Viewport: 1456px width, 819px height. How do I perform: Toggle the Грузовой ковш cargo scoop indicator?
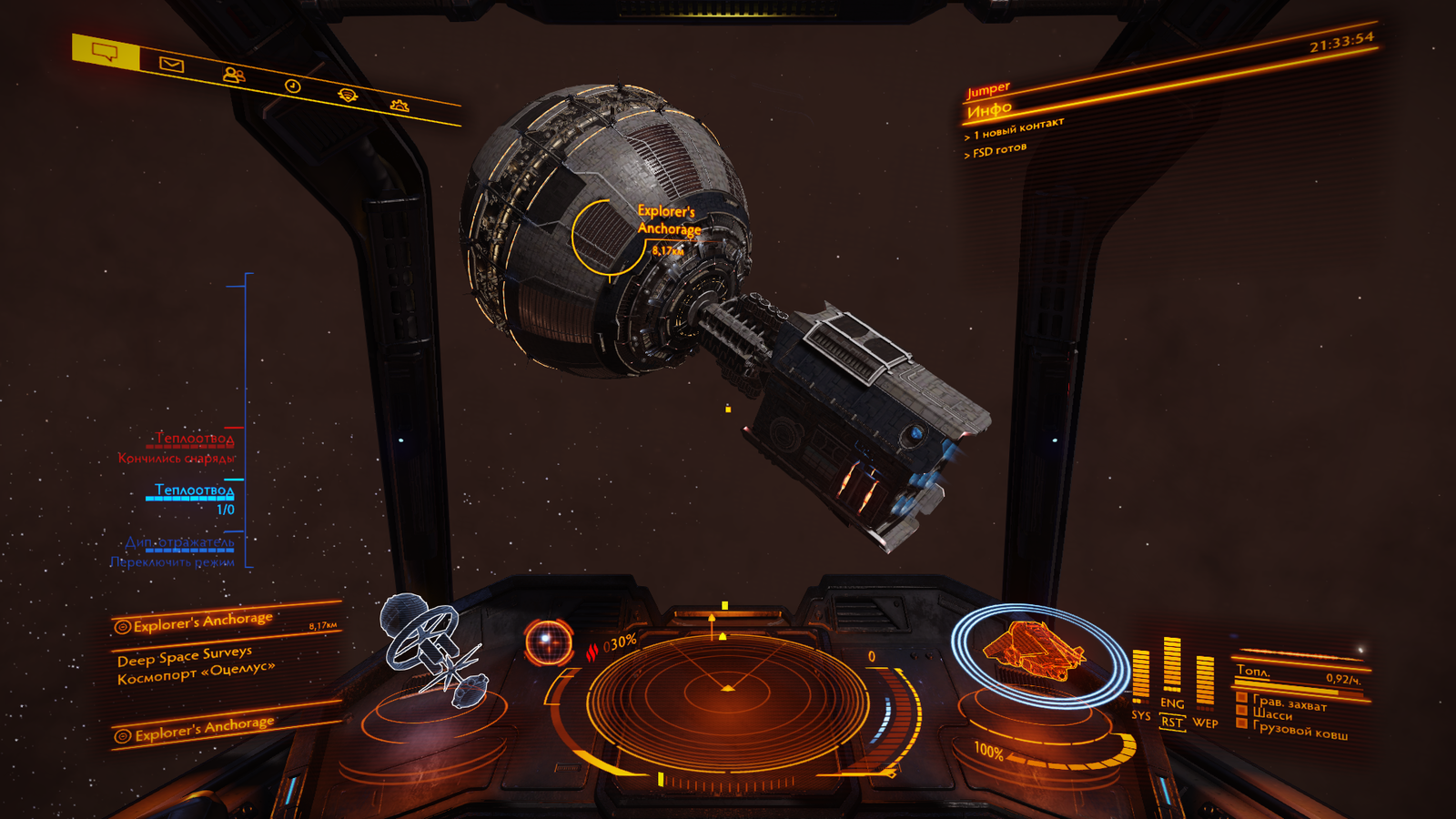1242,724
